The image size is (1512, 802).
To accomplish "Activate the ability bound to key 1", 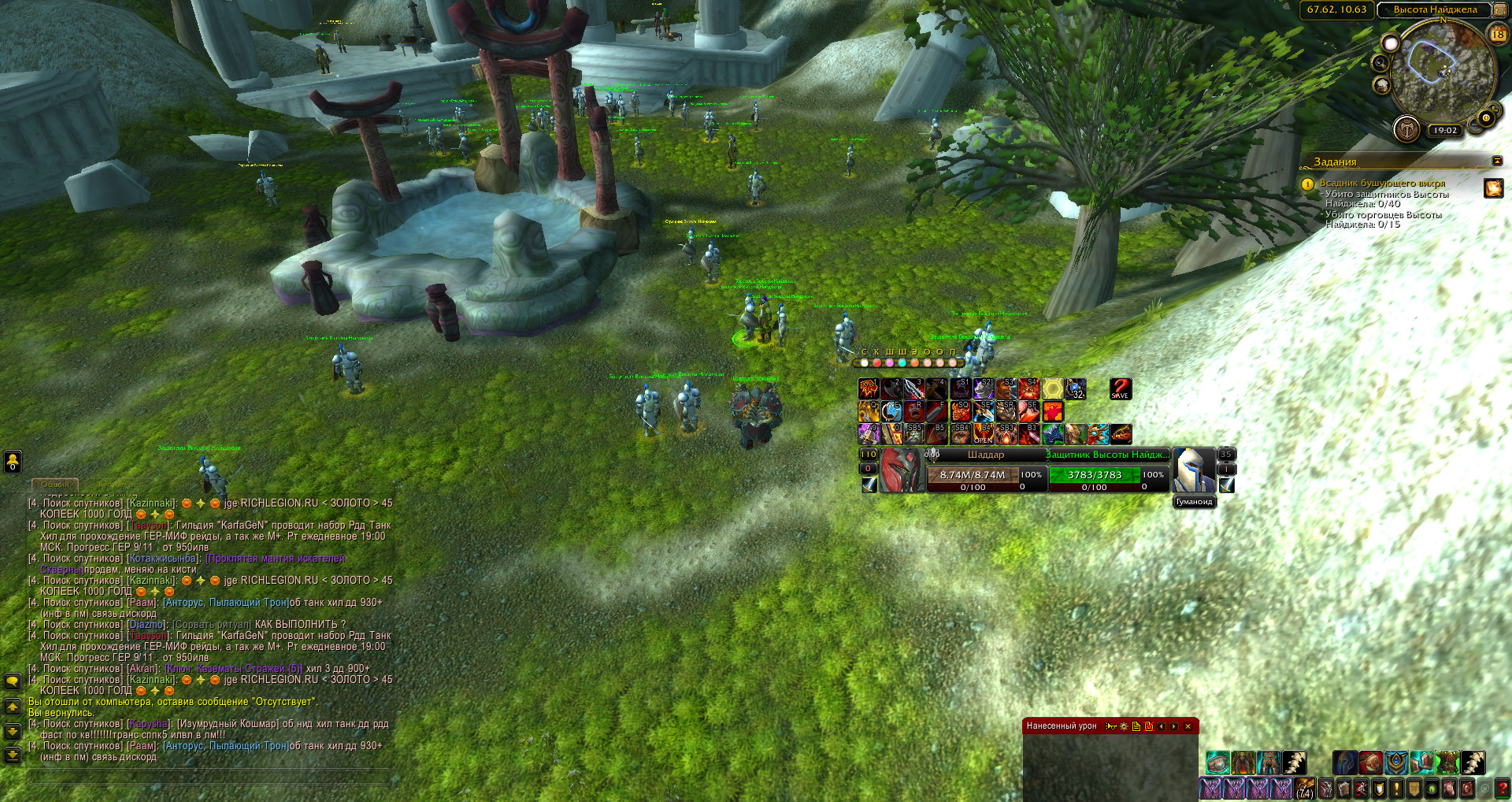I will click(869, 389).
